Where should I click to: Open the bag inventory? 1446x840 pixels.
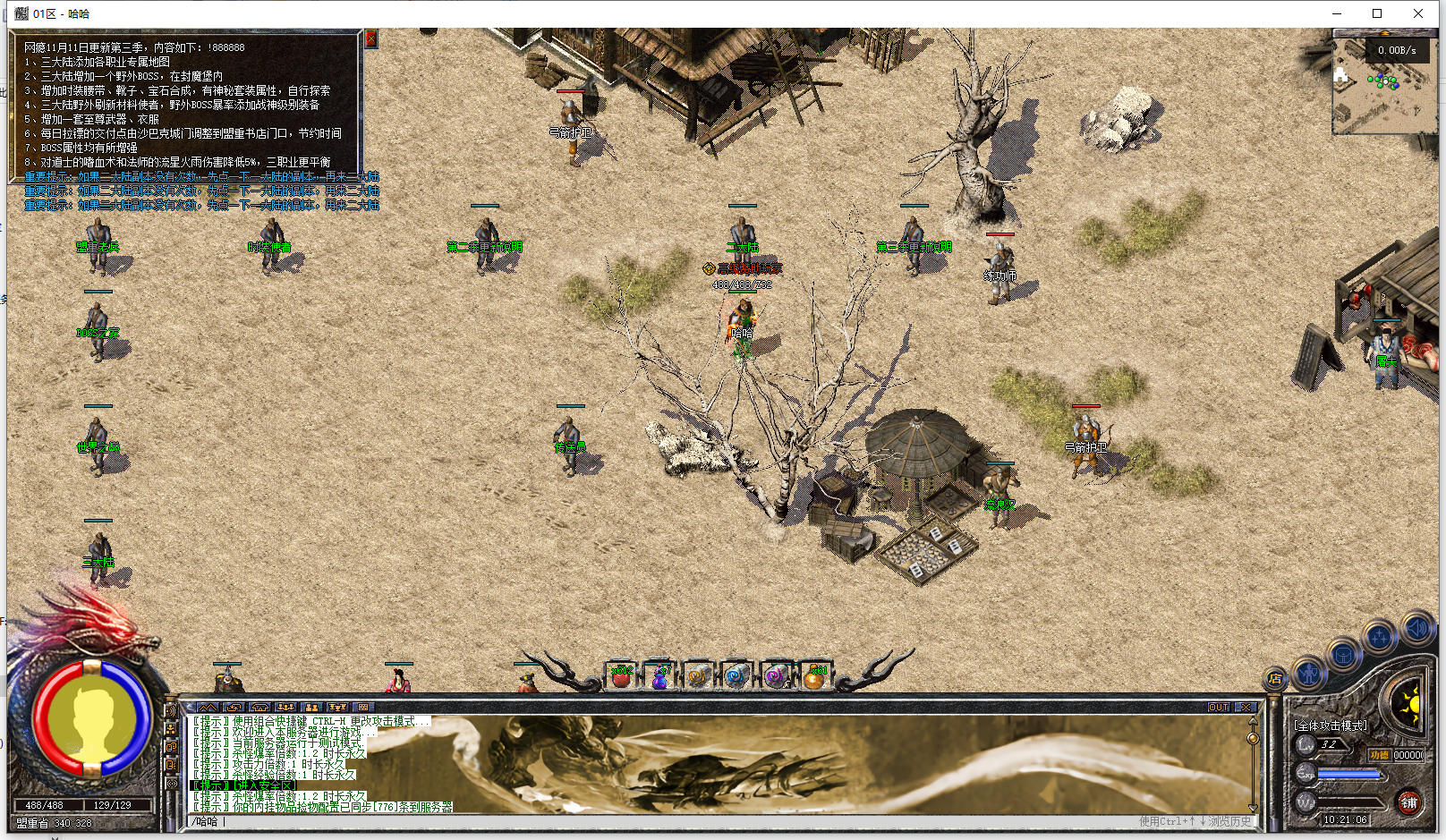[1343, 655]
